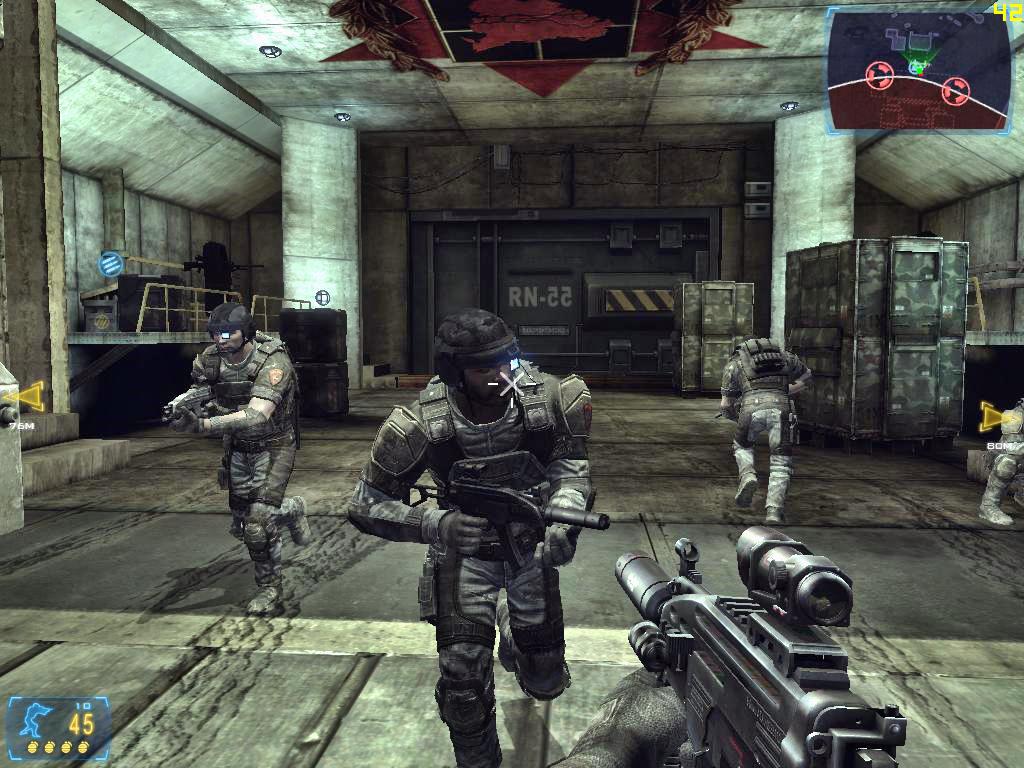Select the yellow waypoint arrow marked 75M

[x=24, y=399]
